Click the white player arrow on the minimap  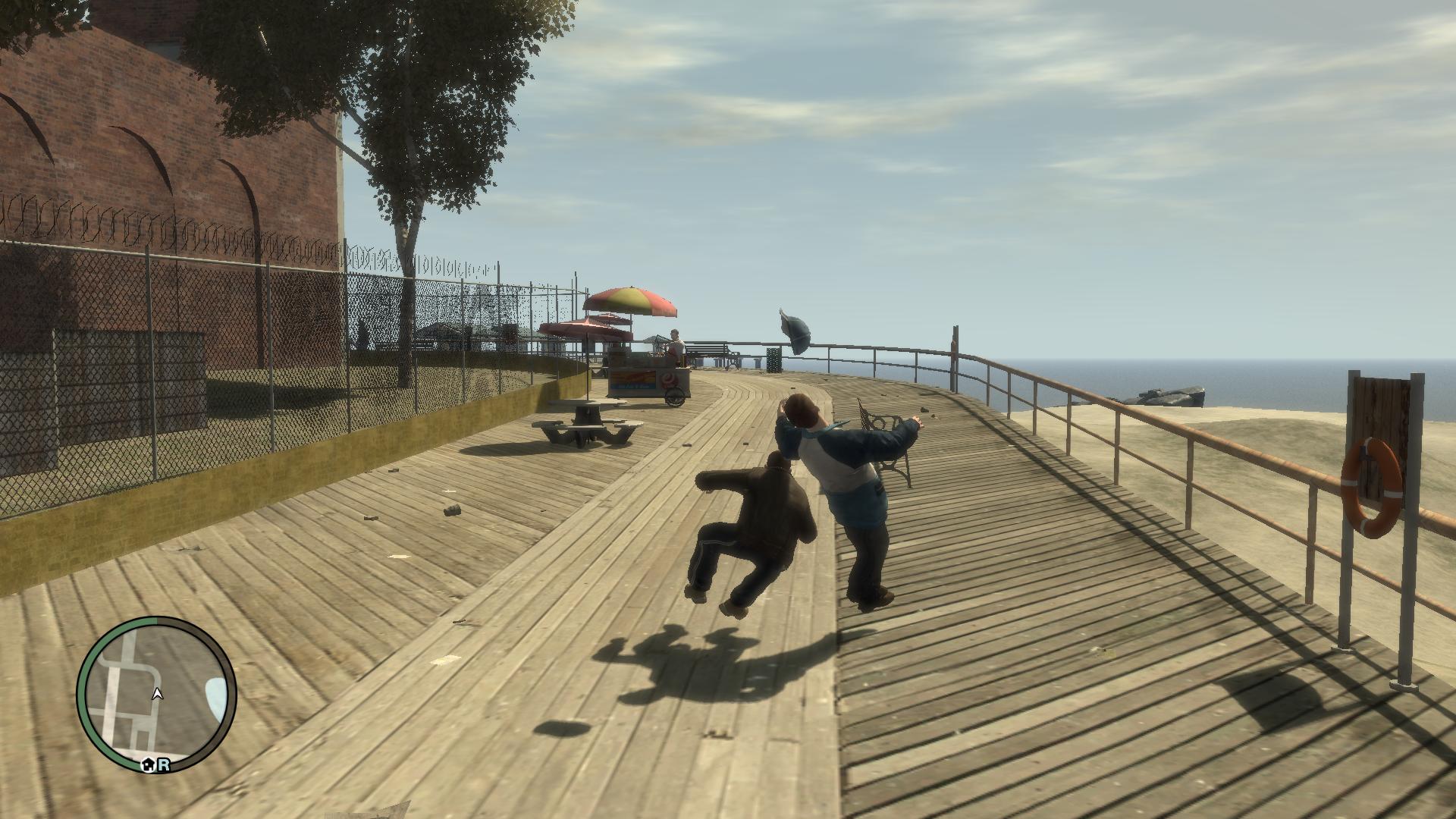pyautogui.click(x=158, y=693)
